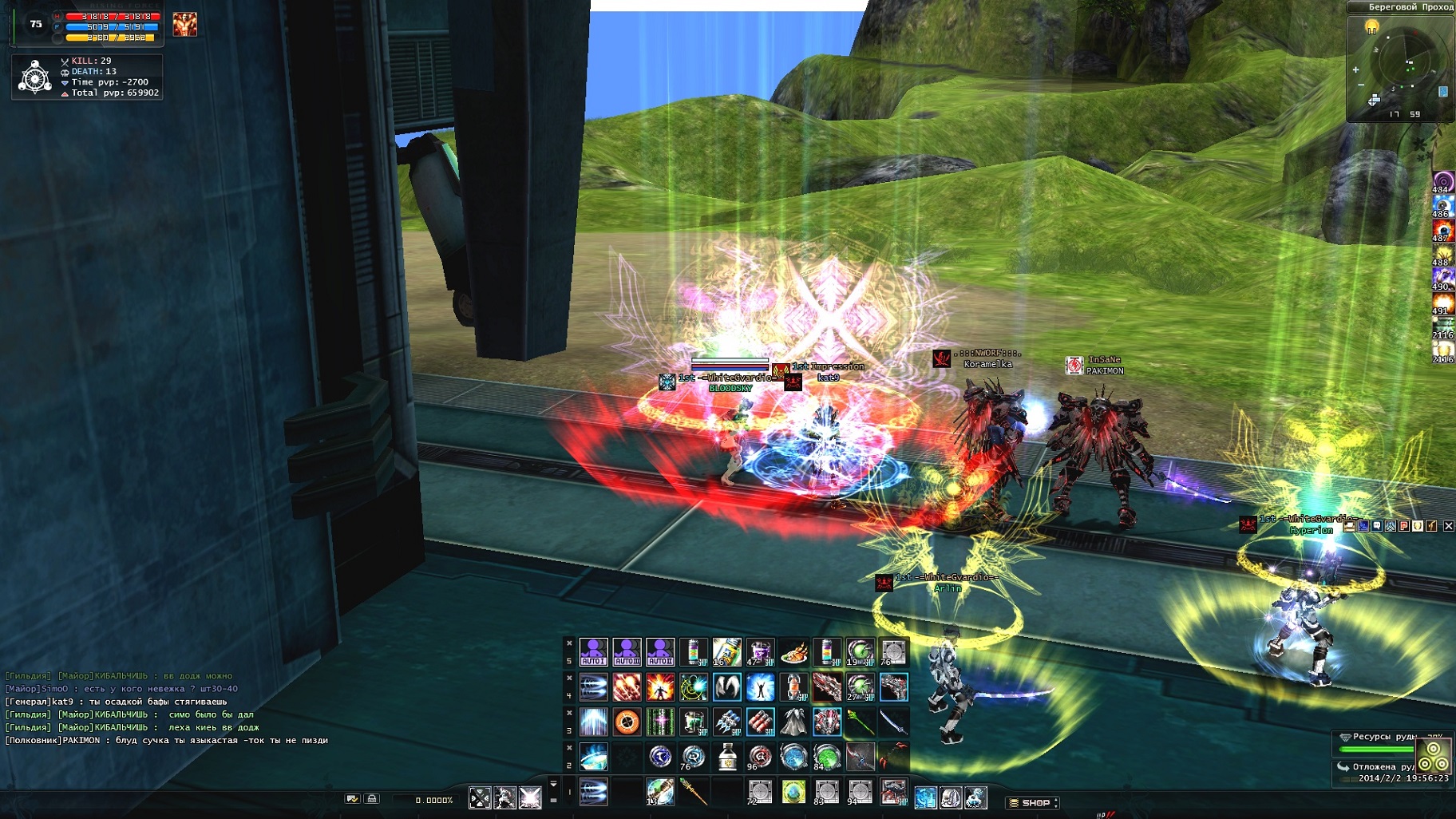
Task: Zoom in the minimap with plus button
Action: pyautogui.click(x=1355, y=69)
